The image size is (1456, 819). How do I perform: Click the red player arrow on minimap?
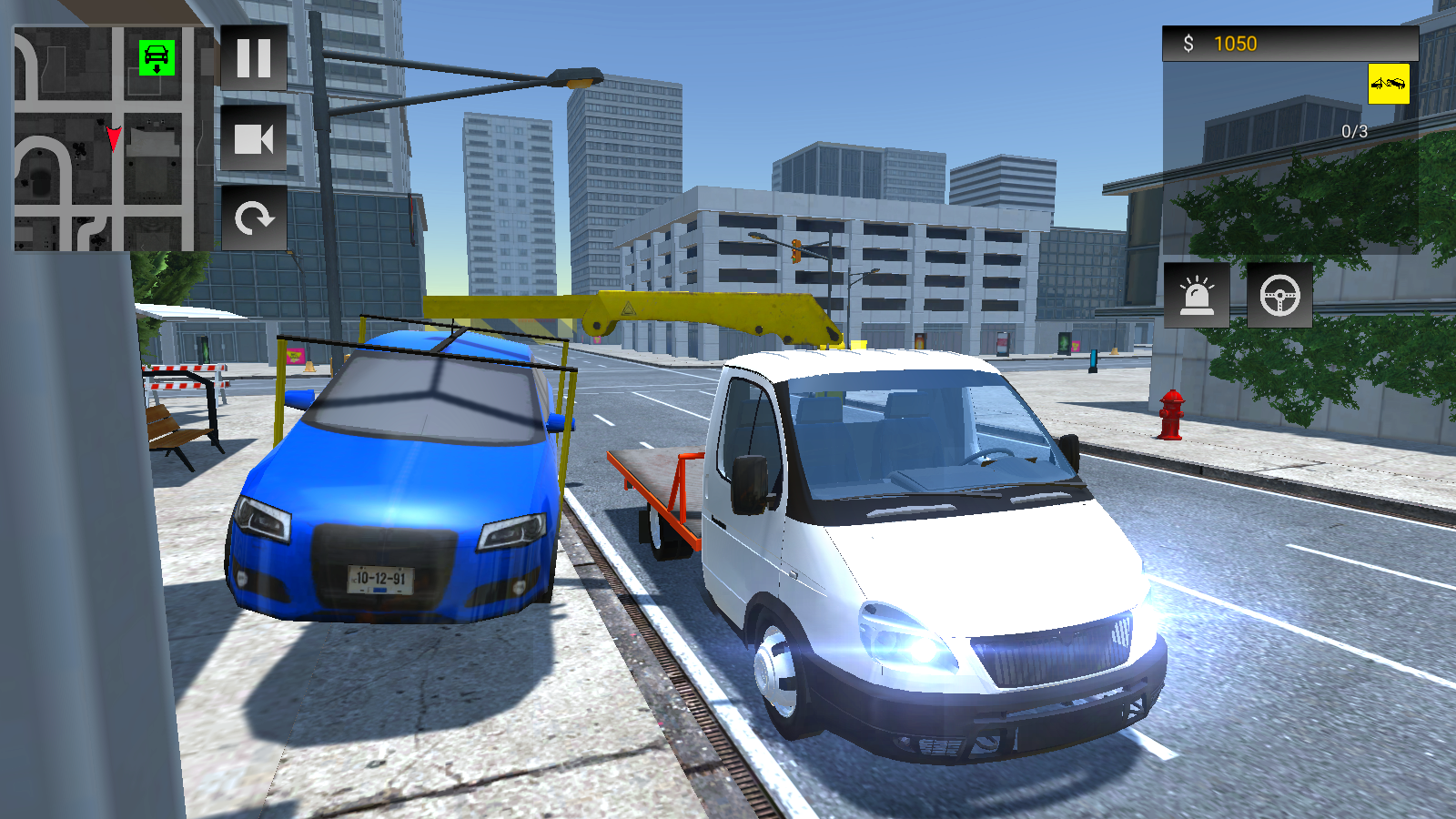(112, 138)
